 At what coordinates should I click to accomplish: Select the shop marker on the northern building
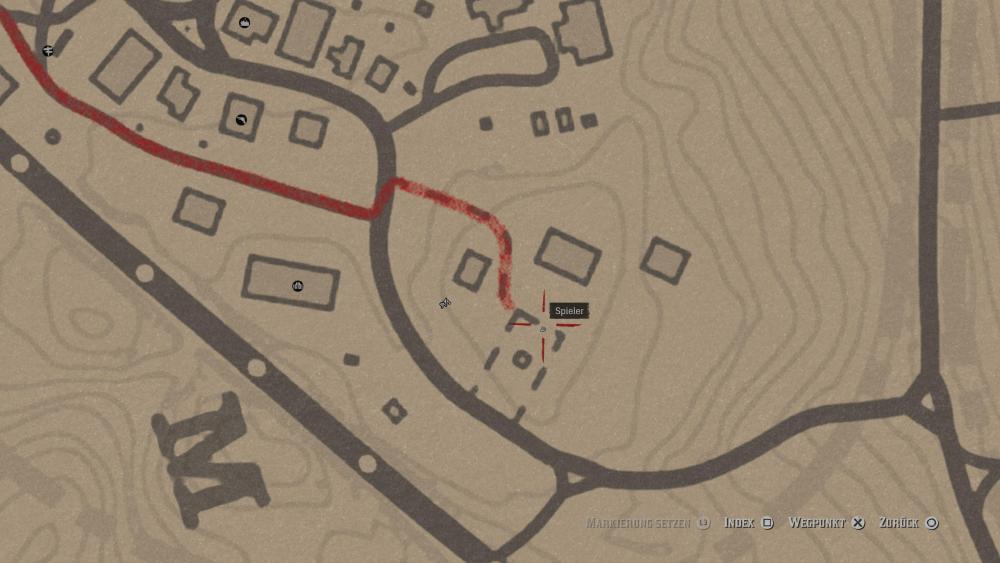[x=245, y=22]
